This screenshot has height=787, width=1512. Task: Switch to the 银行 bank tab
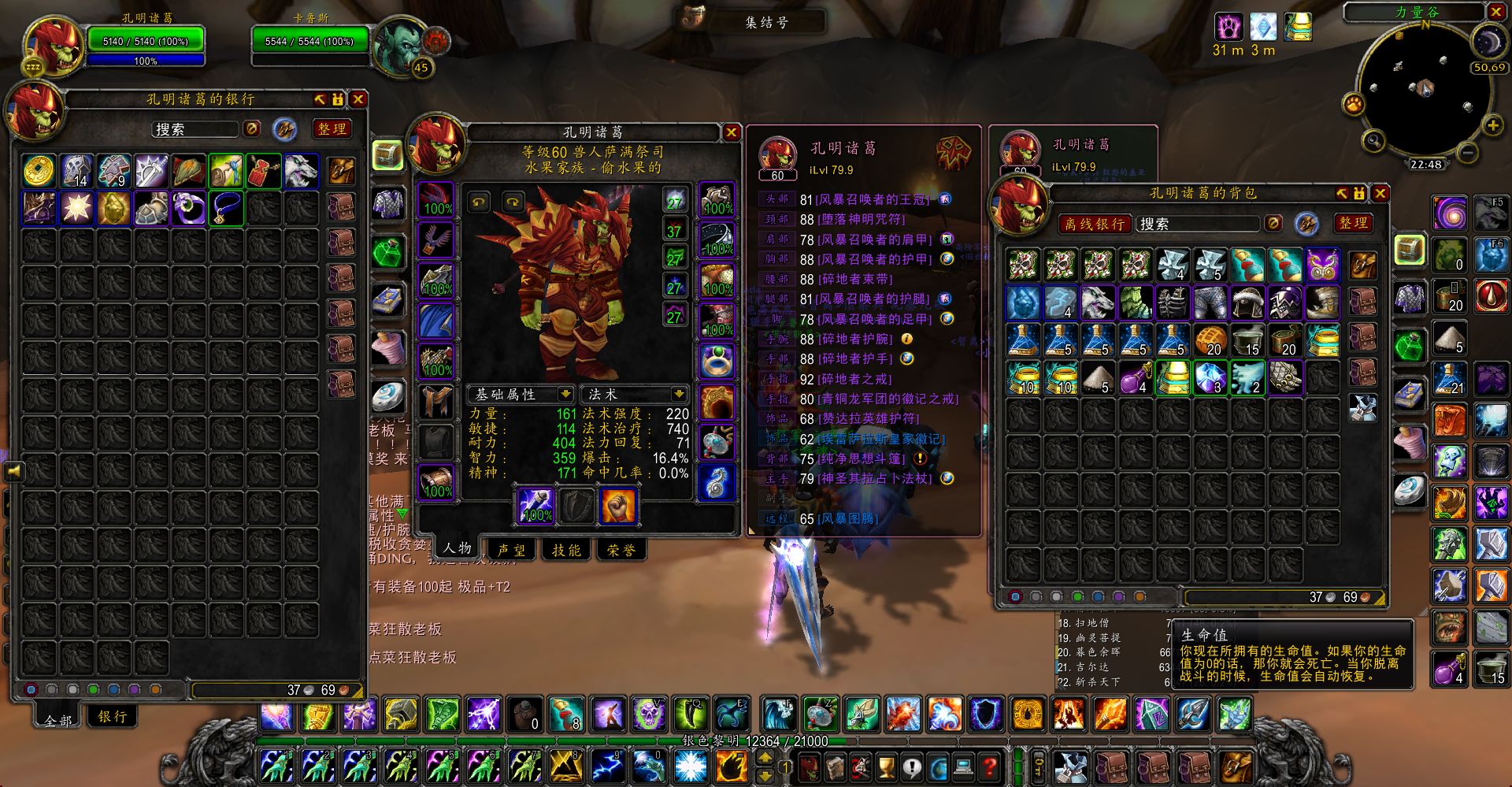coord(113,716)
